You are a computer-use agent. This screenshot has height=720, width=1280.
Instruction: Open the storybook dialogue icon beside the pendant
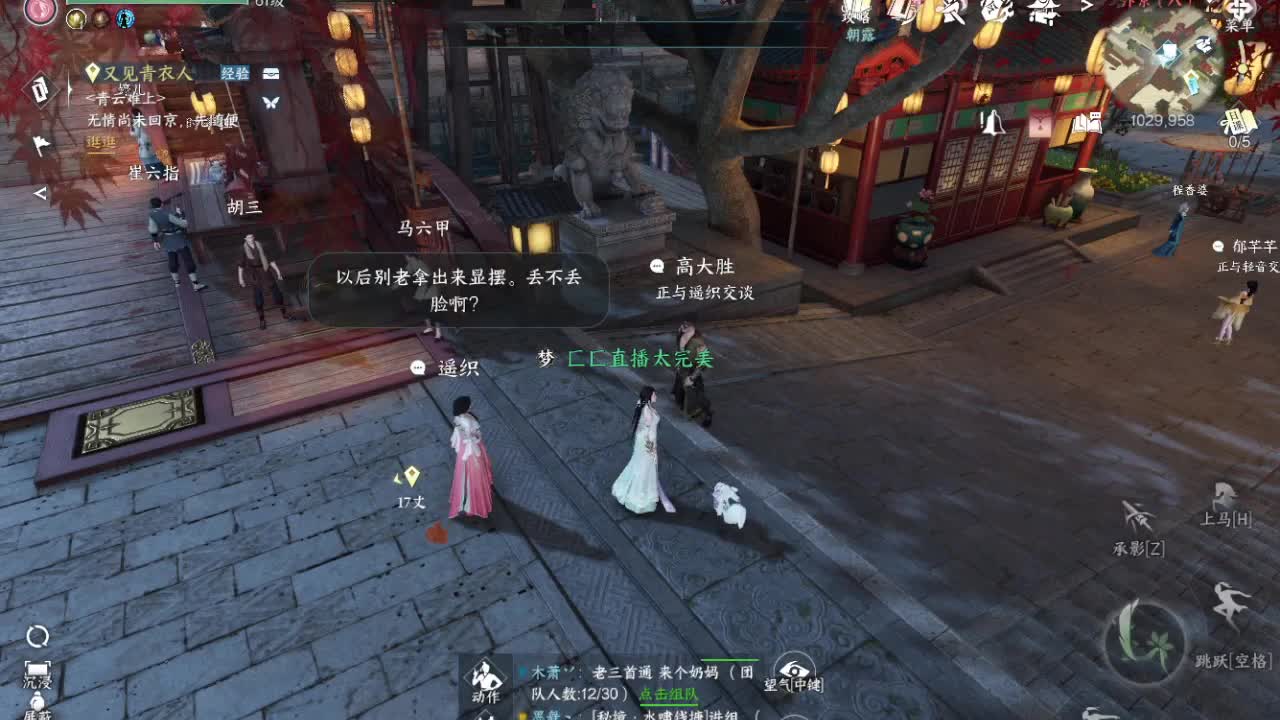(x=1087, y=122)
